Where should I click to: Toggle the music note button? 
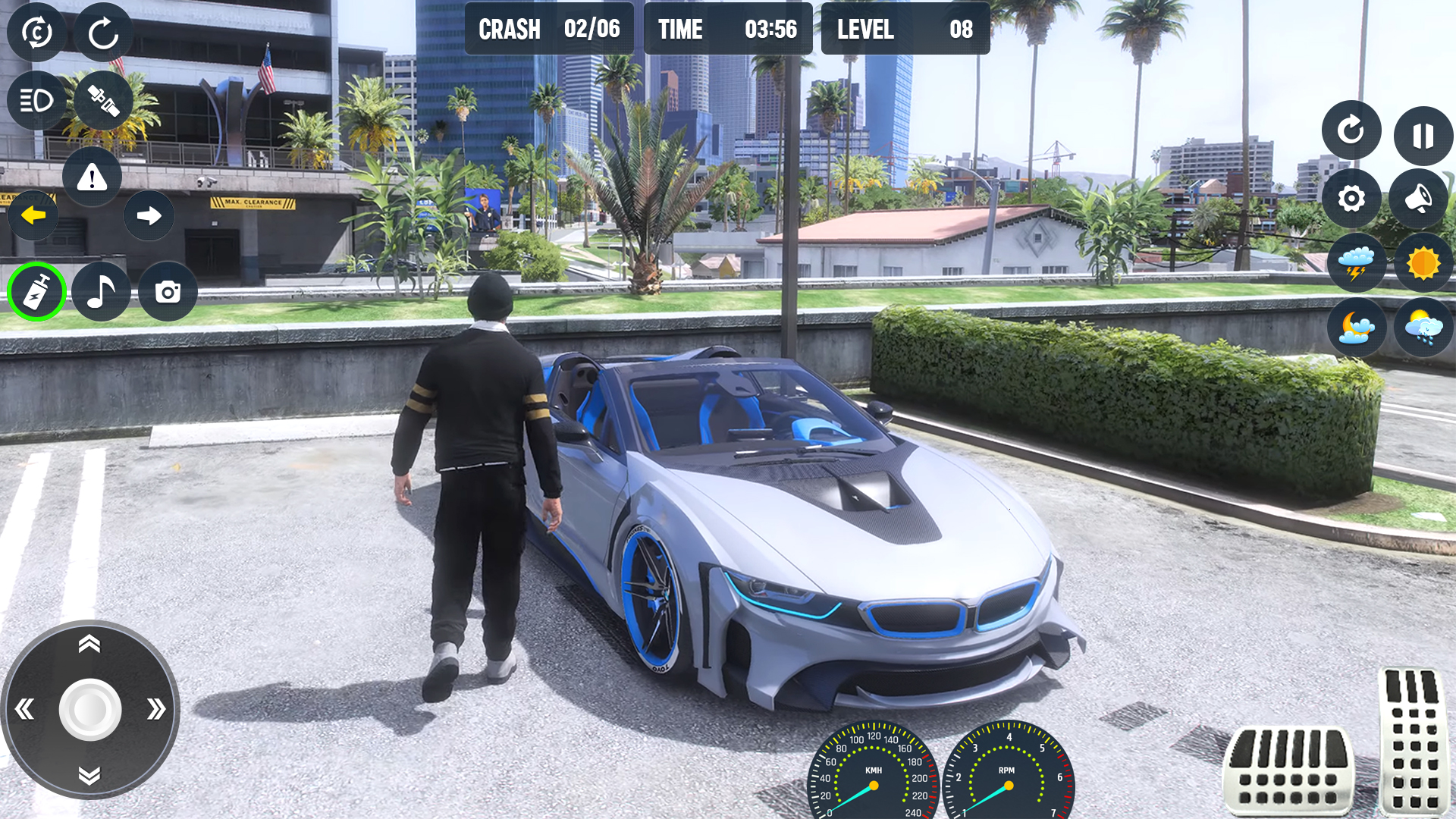point(101,292)
